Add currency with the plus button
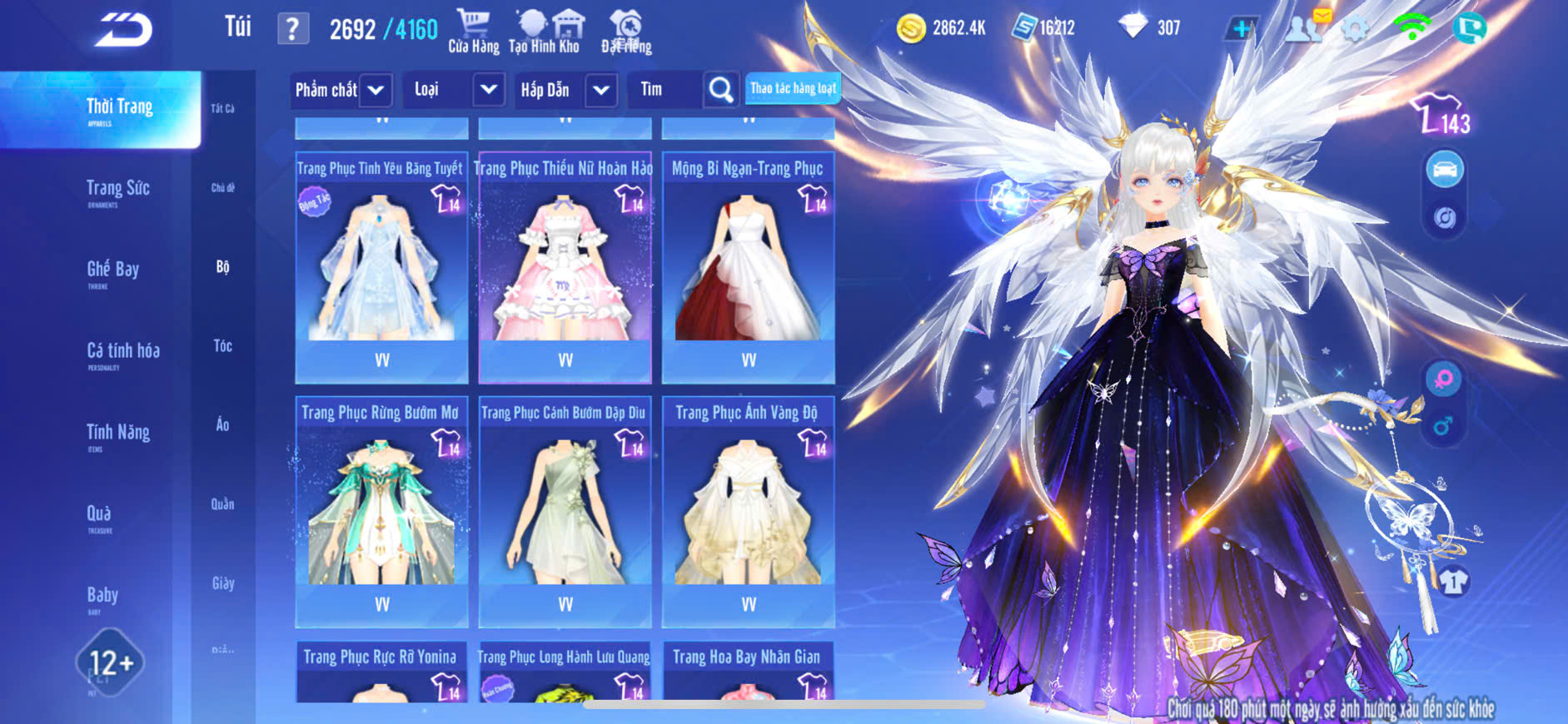The width and height of the screenshot is (1568, 724). [1241, 29]
